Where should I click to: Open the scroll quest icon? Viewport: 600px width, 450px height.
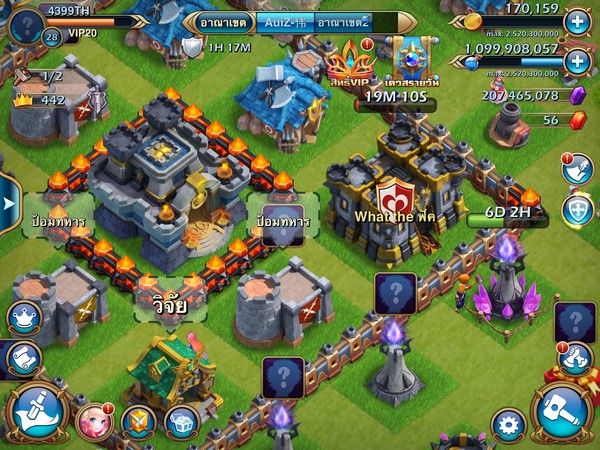(x=20, y=357)
